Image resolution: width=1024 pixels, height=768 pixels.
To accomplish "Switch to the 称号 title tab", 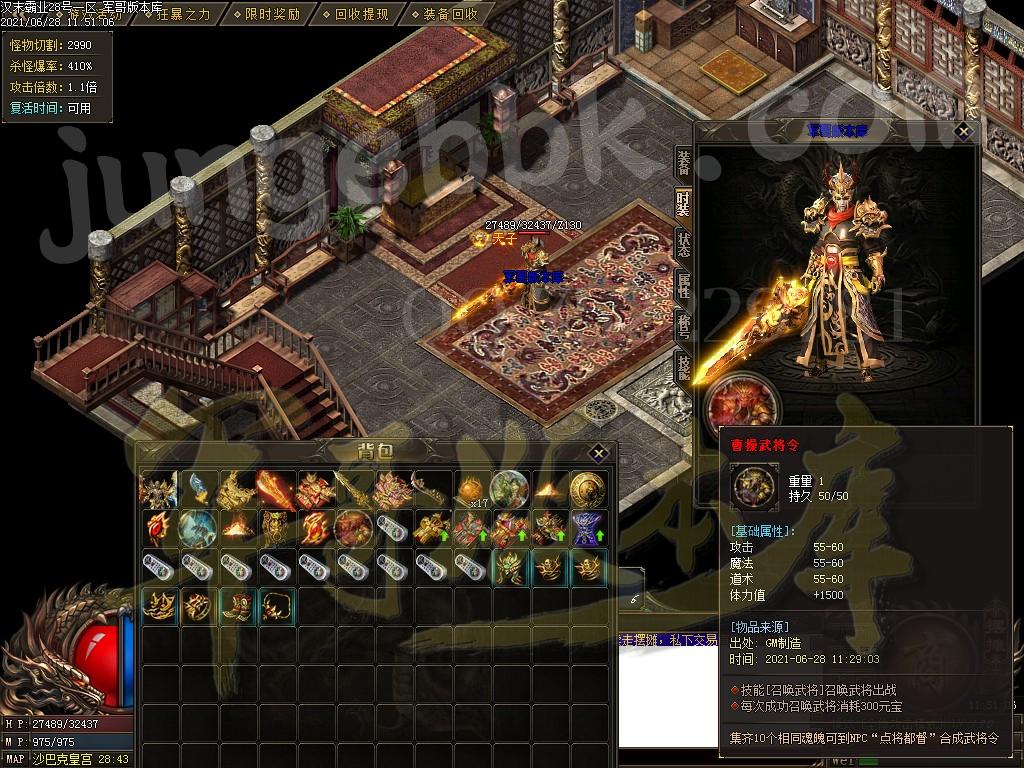I will click(x=683, y=325).
